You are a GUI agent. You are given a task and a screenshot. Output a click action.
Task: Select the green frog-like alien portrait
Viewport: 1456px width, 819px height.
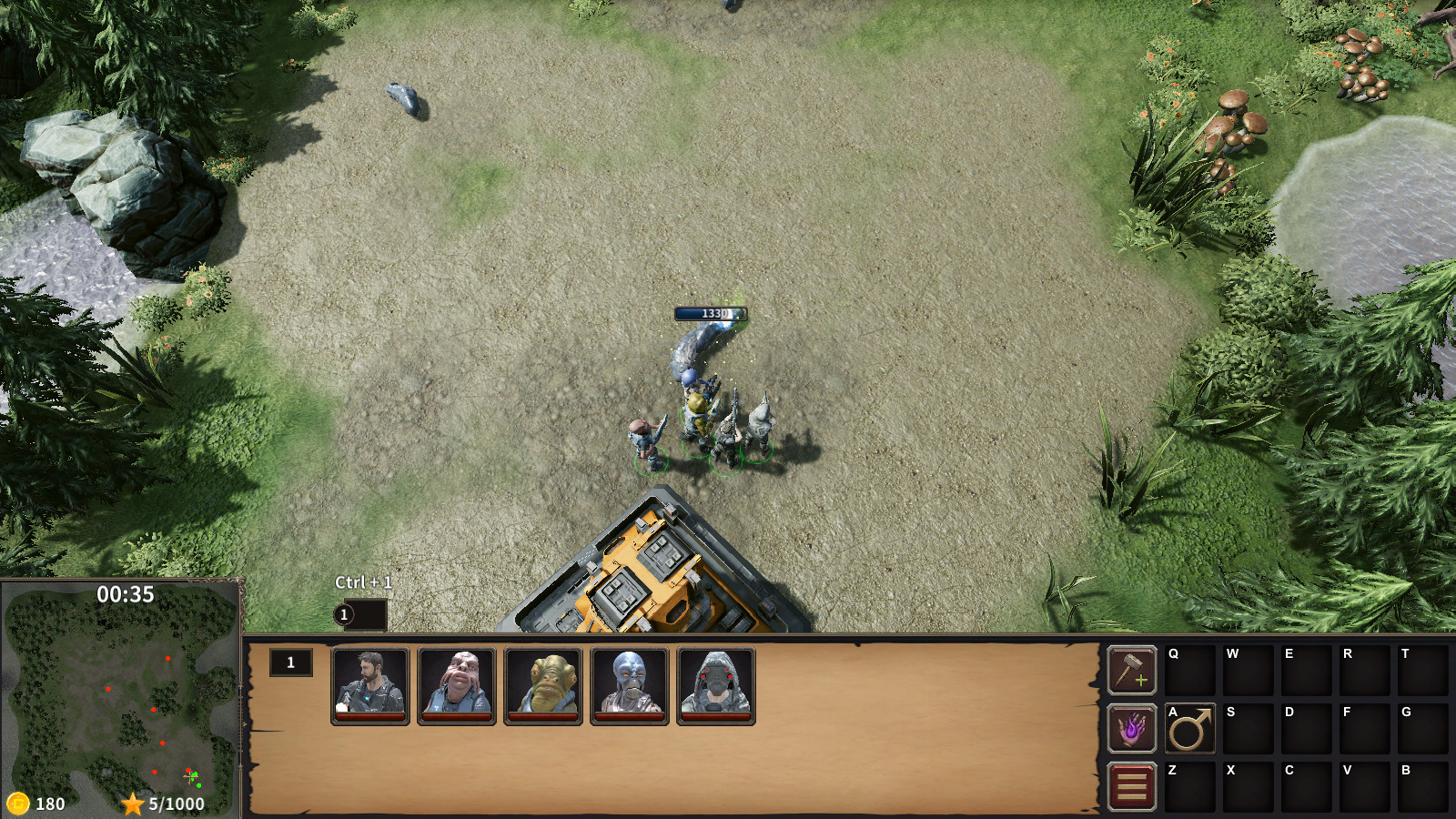541,687
